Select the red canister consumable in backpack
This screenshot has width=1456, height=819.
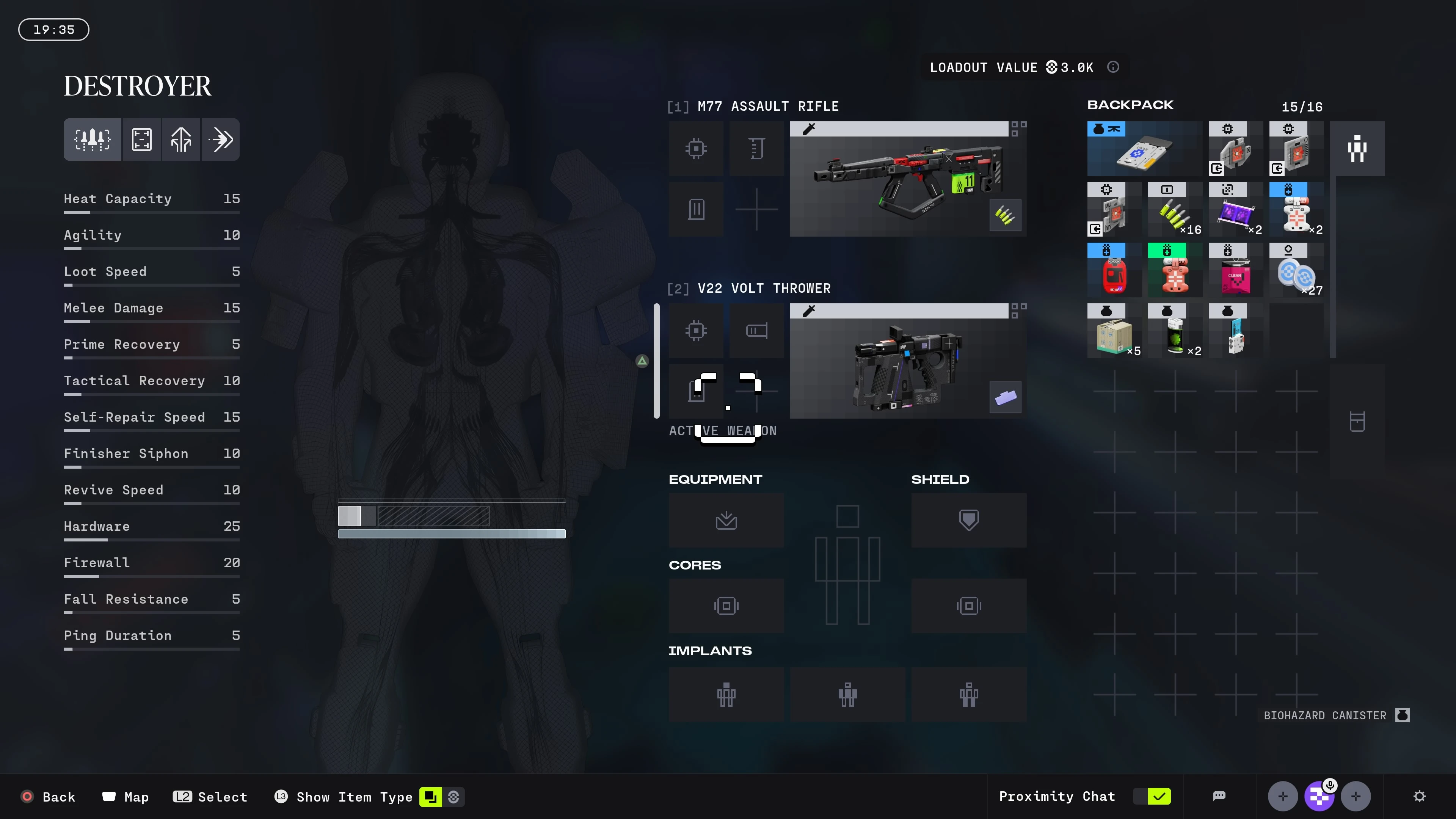point(1114,270)
